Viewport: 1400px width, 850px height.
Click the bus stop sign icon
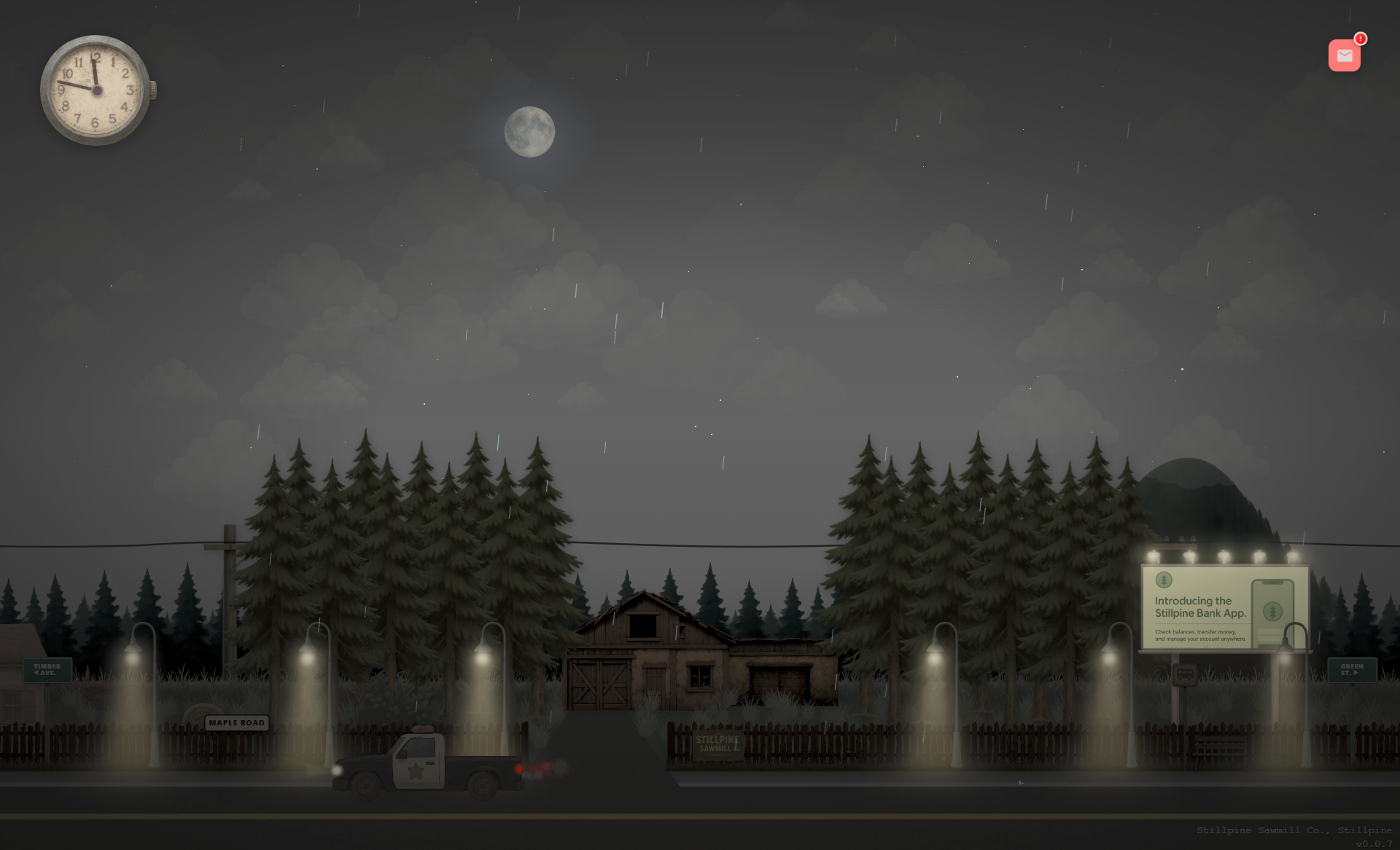pyautogui.click(x=1184, y=674)
